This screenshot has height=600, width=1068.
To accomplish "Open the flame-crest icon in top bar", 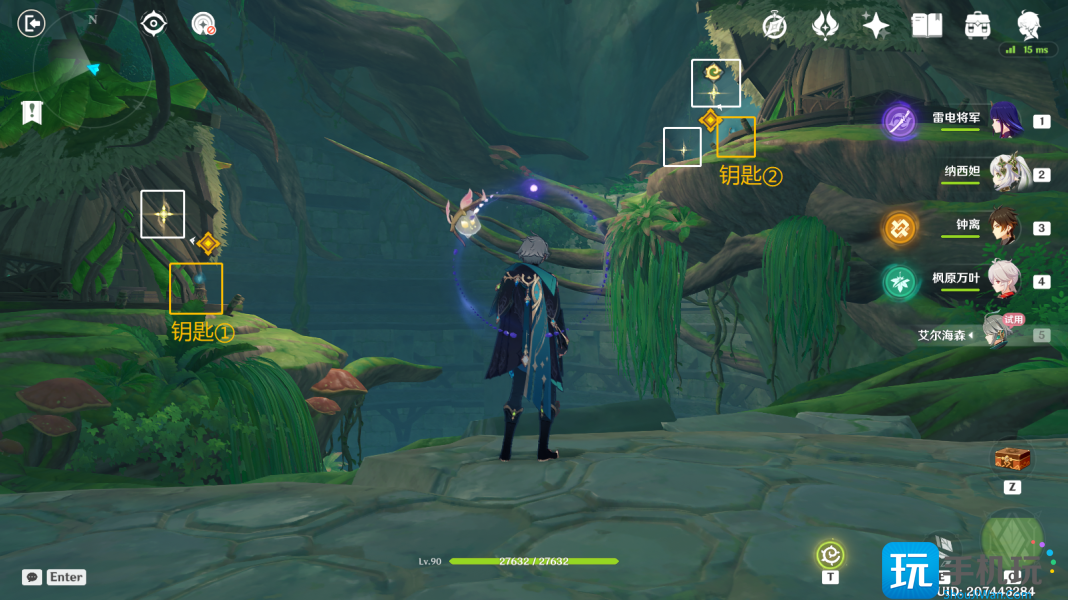I will [825, 26].
